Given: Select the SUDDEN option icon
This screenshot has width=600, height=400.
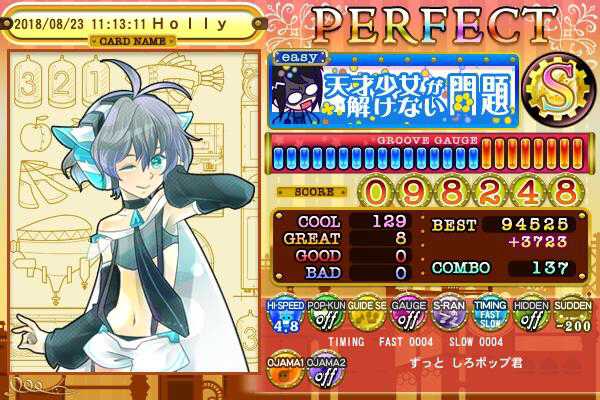Looking at the screenshot, I should (x=569, y=316).
